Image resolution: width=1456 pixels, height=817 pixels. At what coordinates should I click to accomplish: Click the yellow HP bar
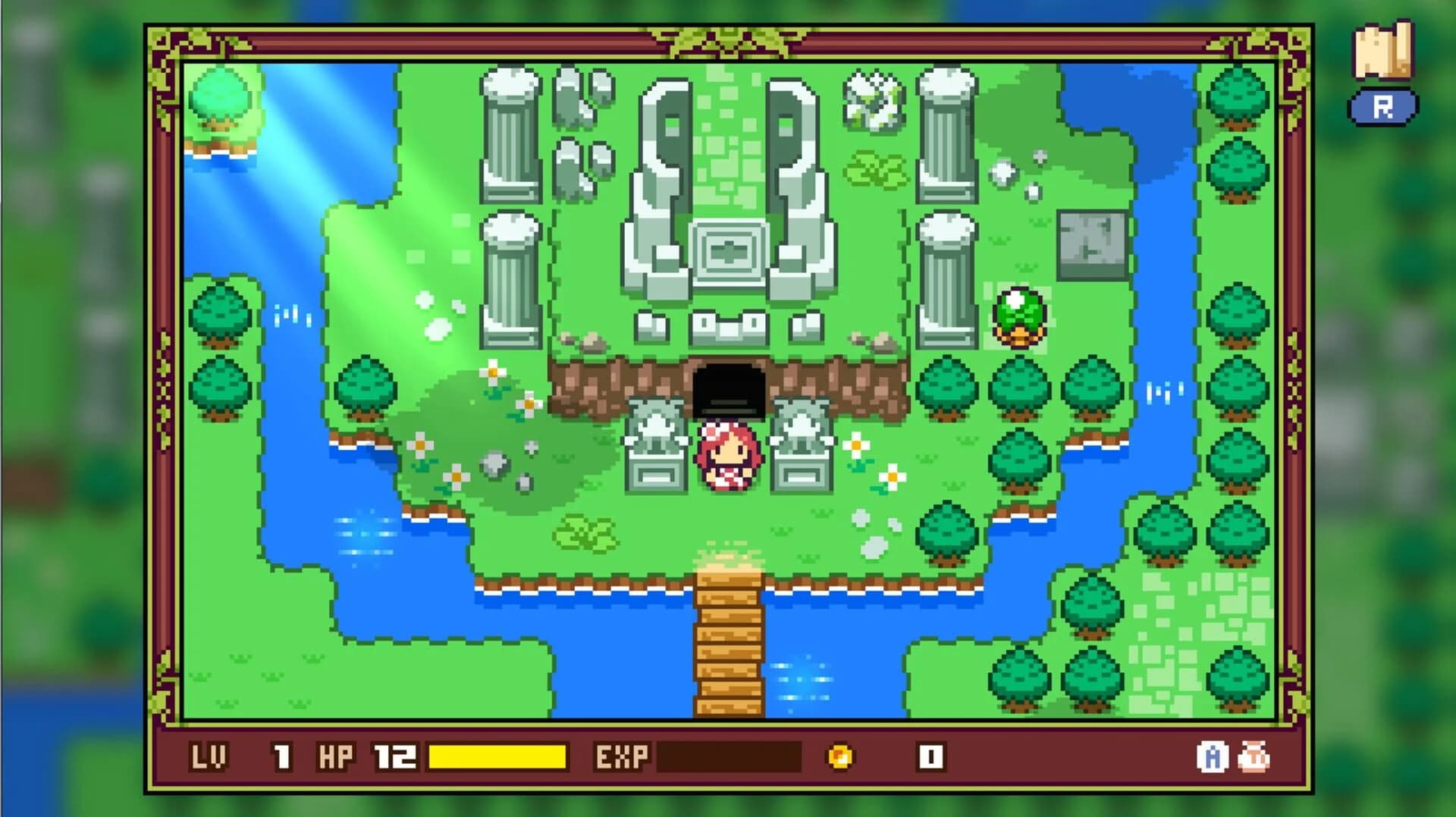tap(497, 756)
